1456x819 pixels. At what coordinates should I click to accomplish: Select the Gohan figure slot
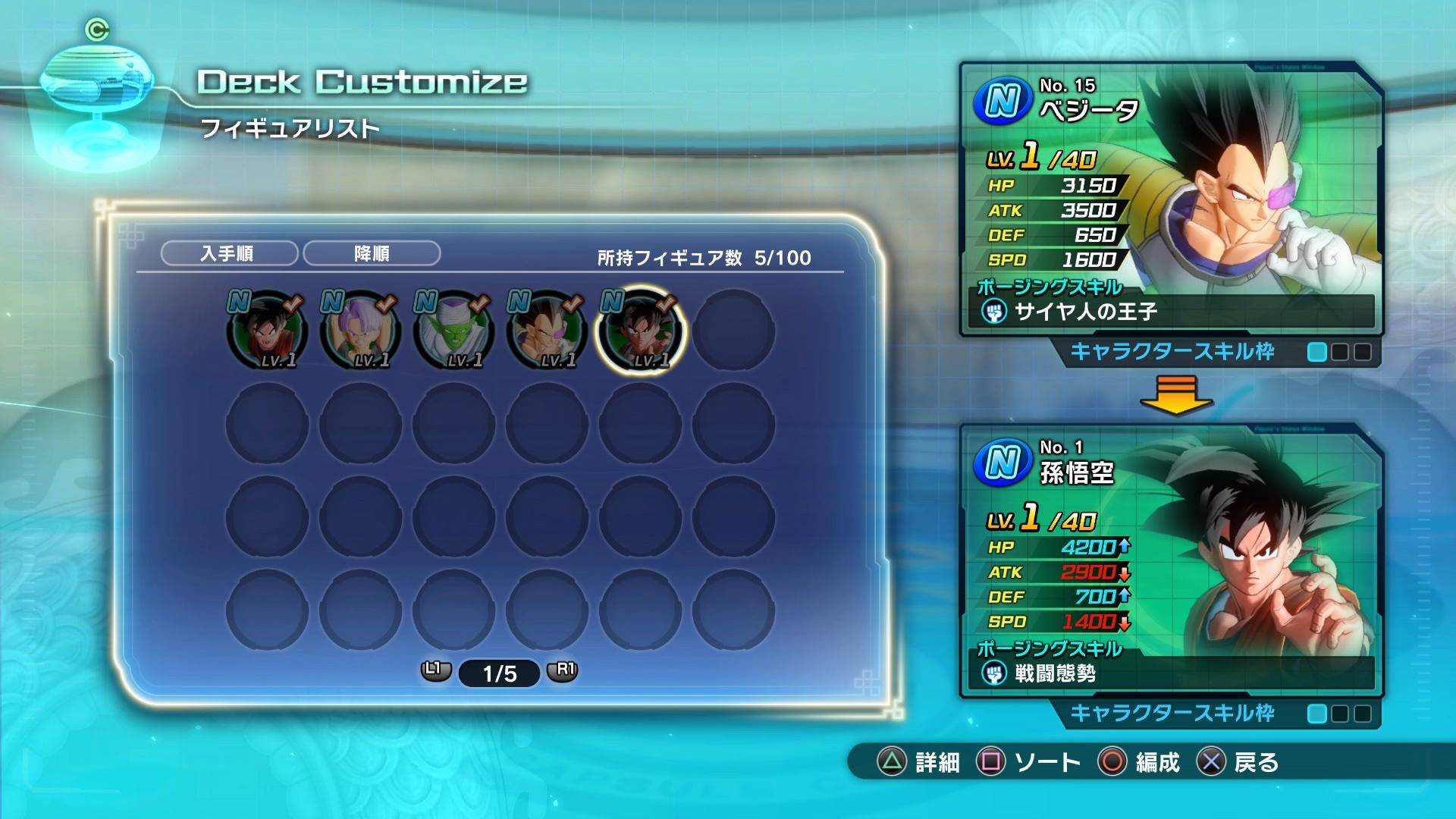267,331
